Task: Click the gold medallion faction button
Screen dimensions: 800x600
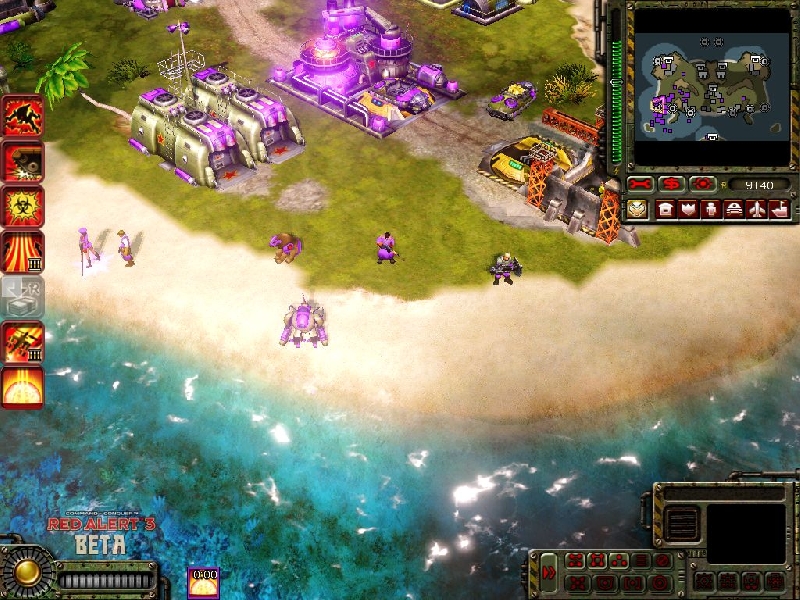Action: coord(637,209)
